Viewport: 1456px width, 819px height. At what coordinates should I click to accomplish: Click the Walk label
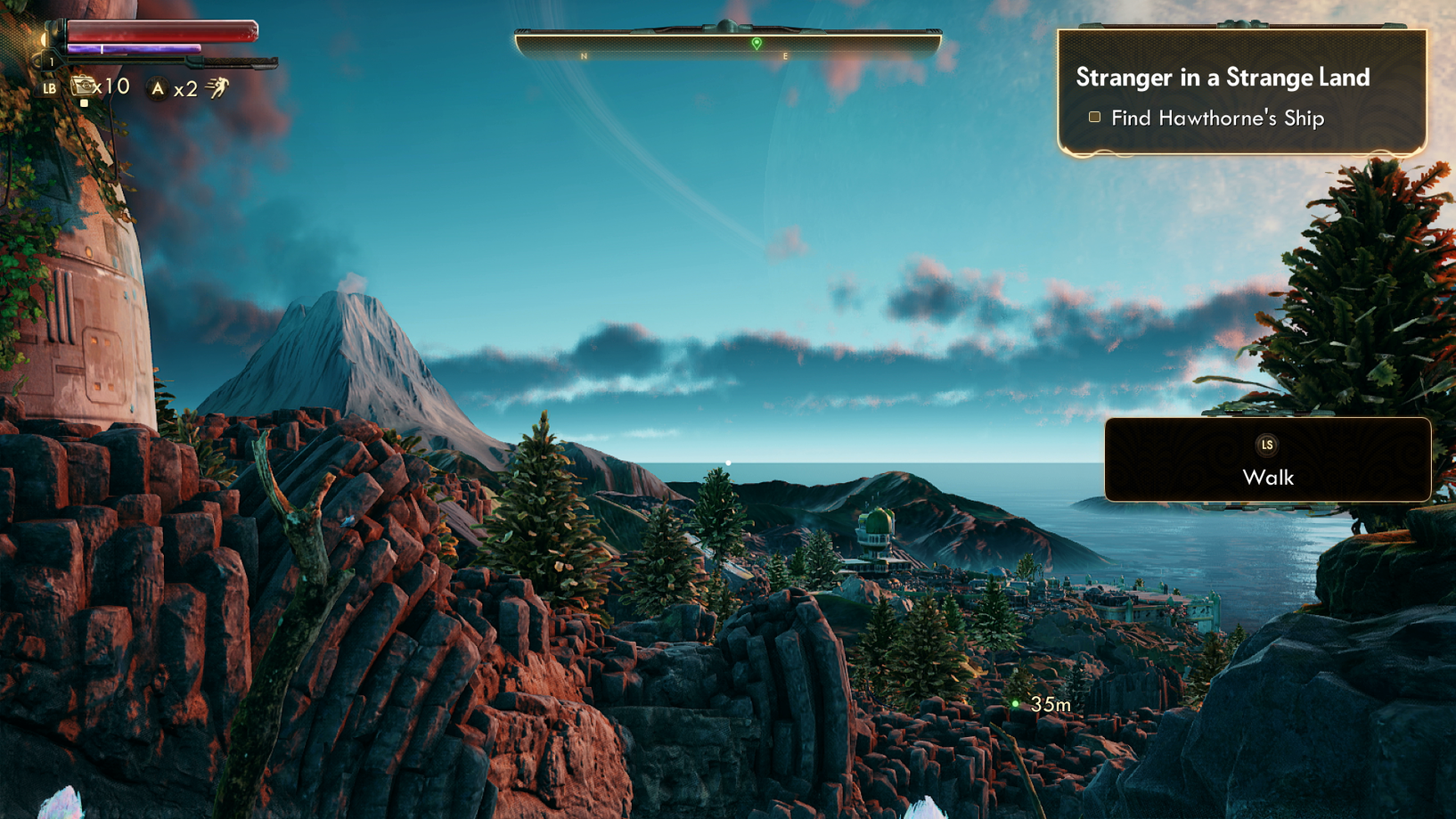click(x=1268, y=479)
